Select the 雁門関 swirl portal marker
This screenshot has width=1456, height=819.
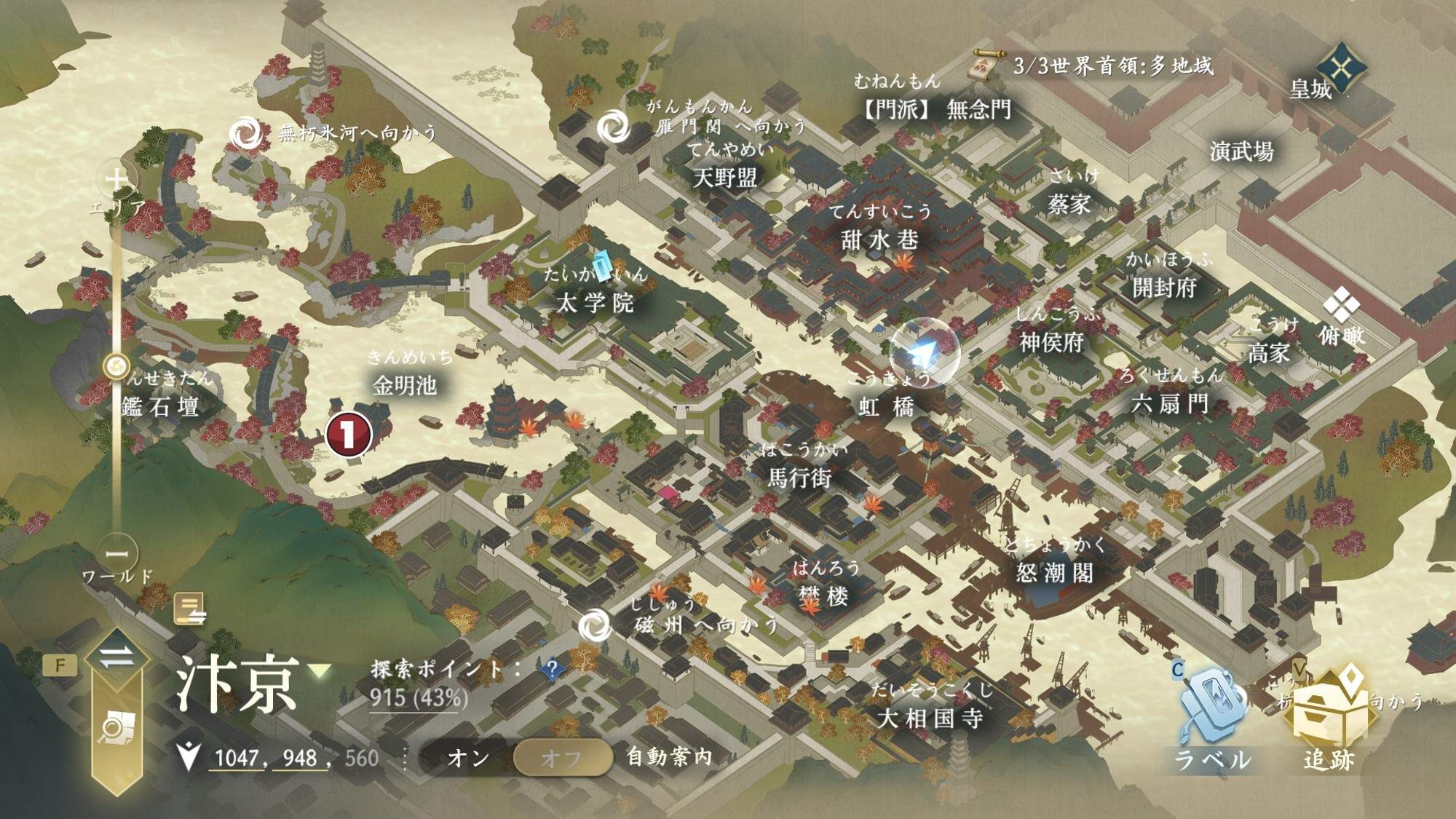click(x=614, y=127)
